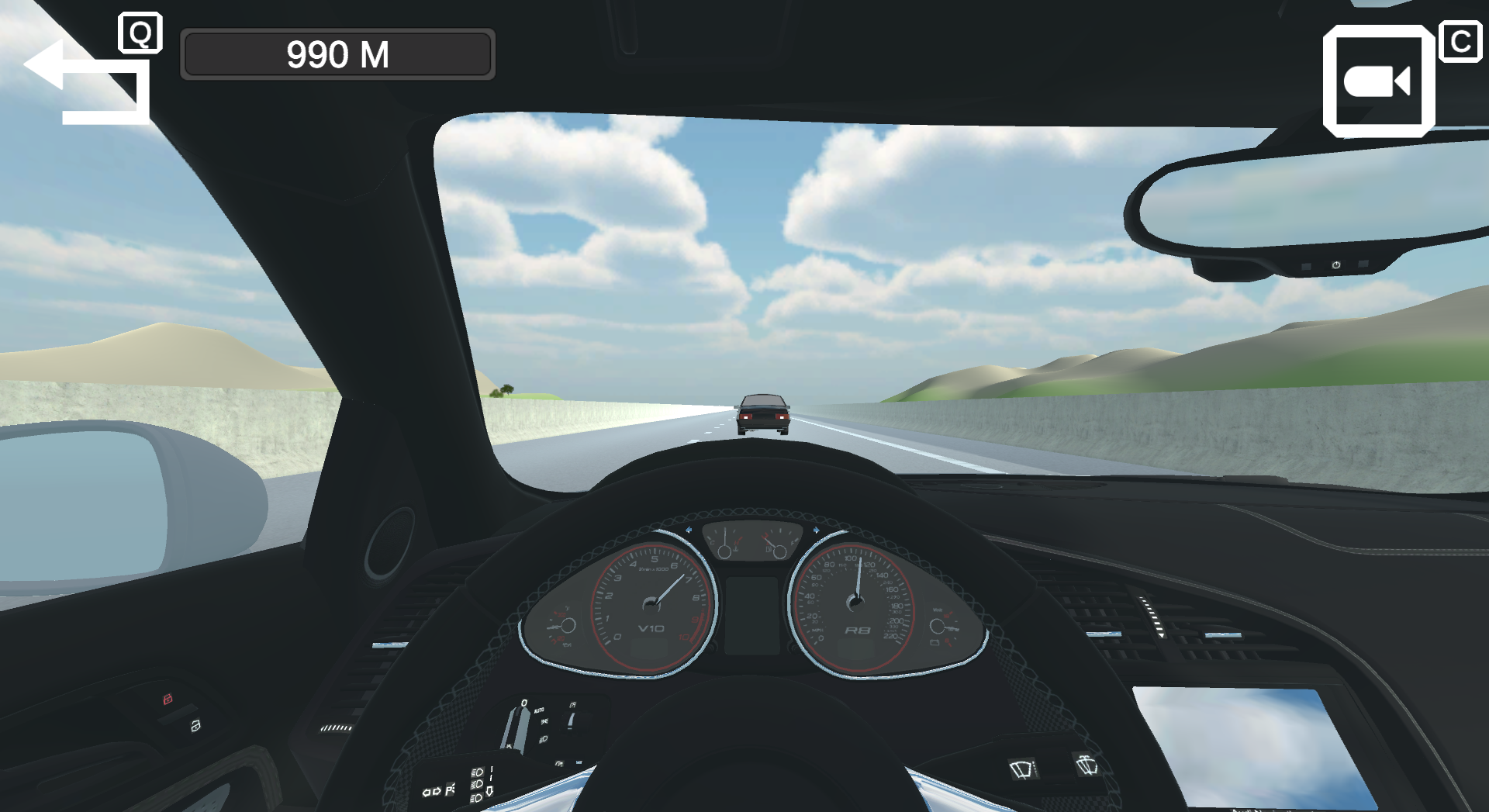Click the turn signal down arrow
This screenshot has width=1489, height=812.
490,793
